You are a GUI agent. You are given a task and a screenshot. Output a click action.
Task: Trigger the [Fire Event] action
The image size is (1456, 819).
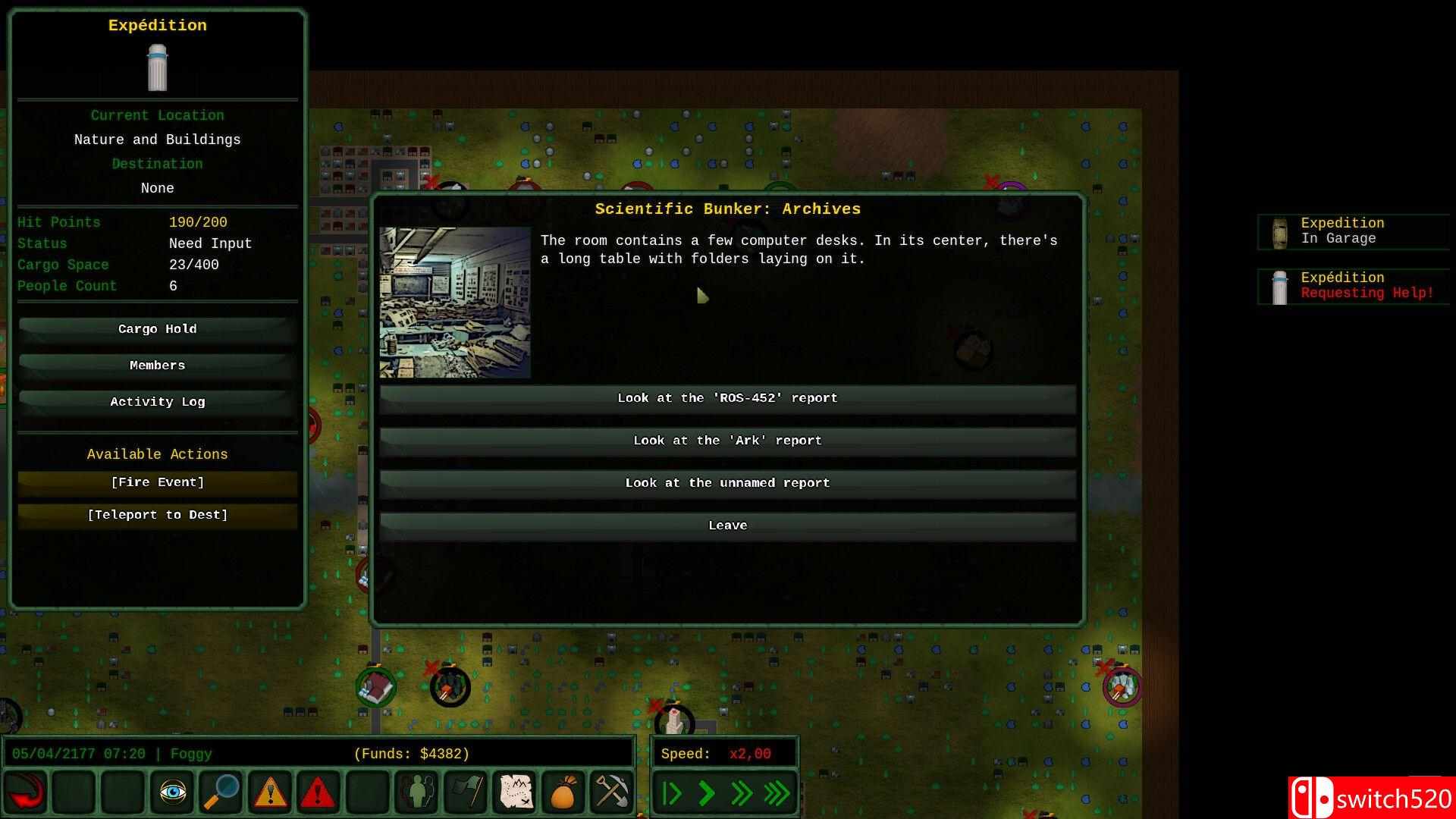click(157, 482)
